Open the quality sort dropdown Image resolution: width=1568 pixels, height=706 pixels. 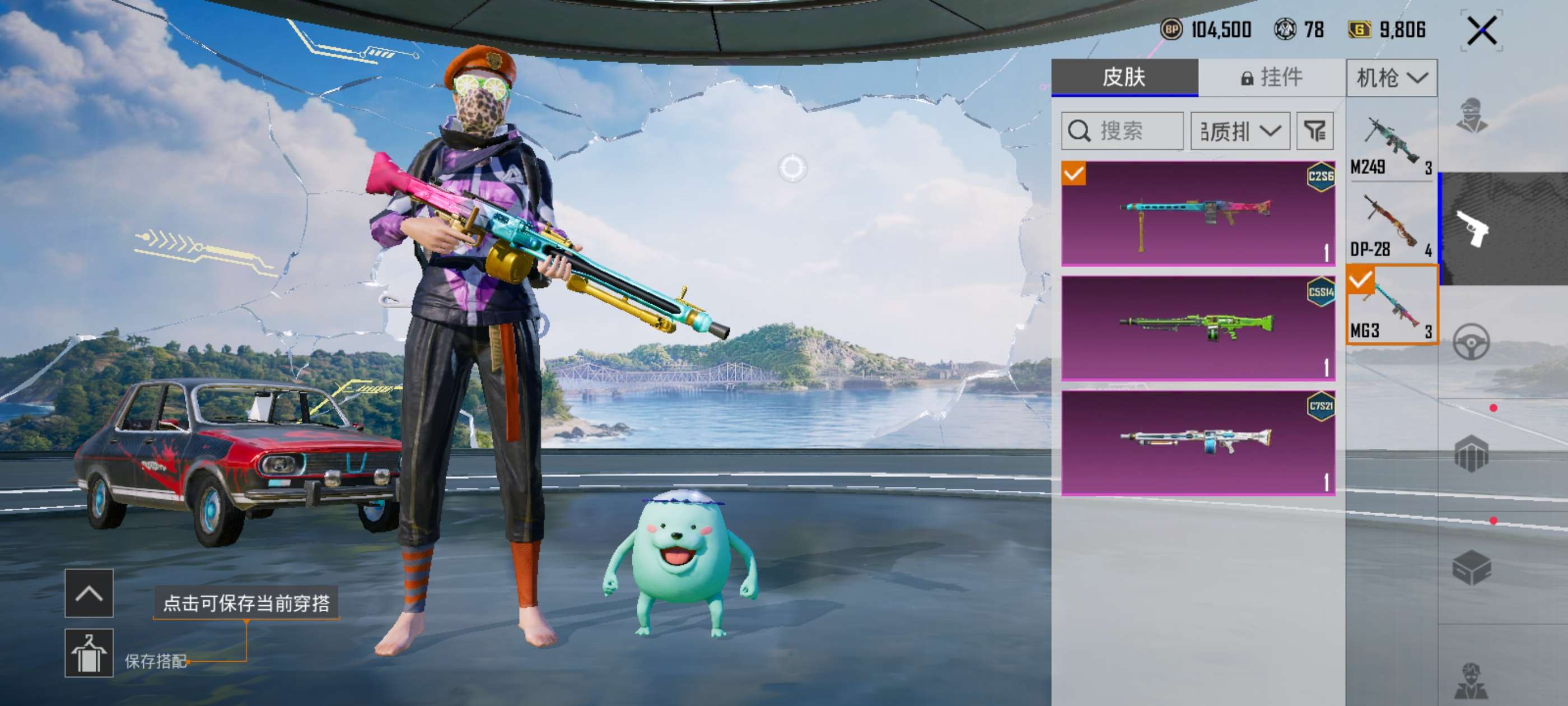pos(1240,131)
